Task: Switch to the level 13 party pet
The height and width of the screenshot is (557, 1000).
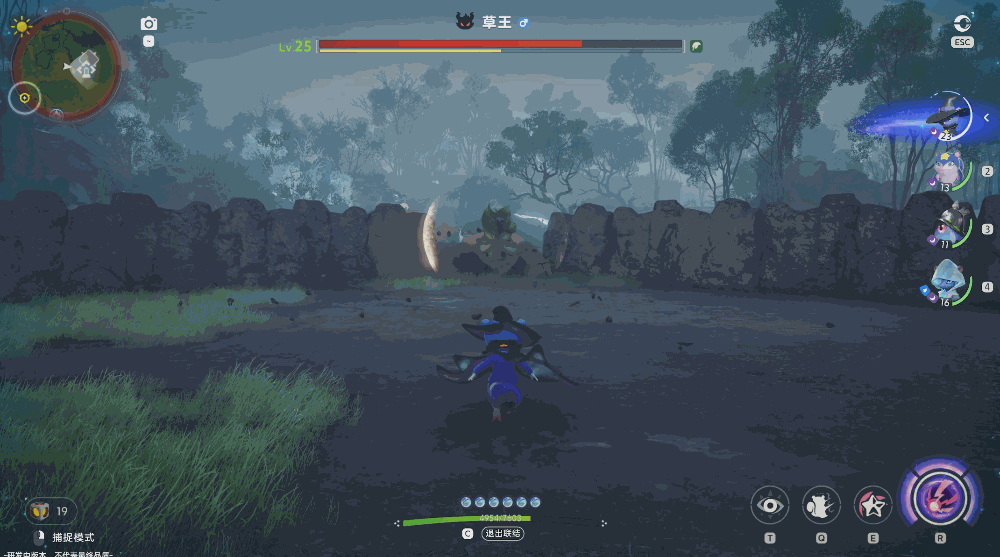Action: 948,170
